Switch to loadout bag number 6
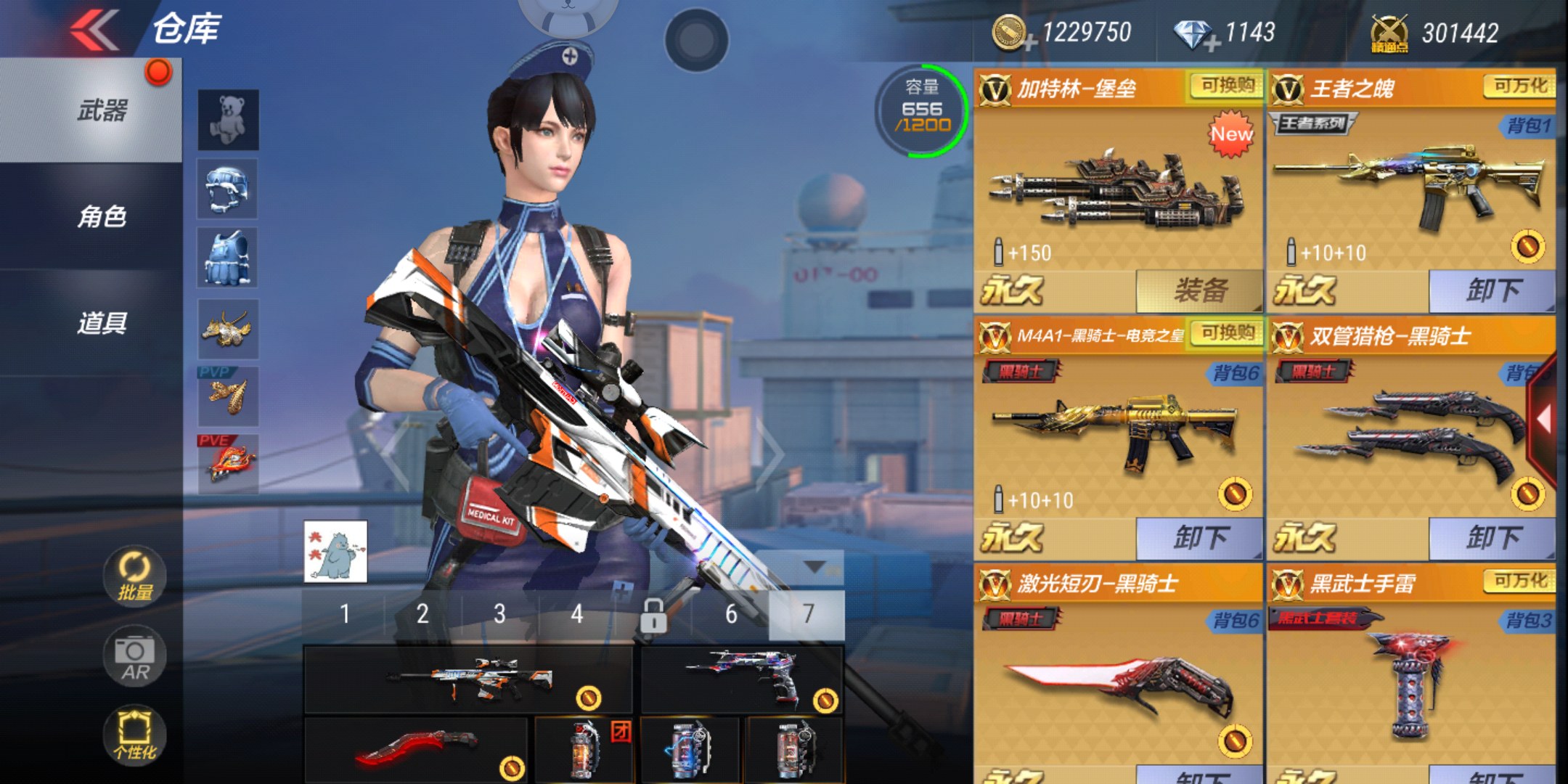Image resolution: width=1568 pixels, height=784 pixels. tap(731, 614)
